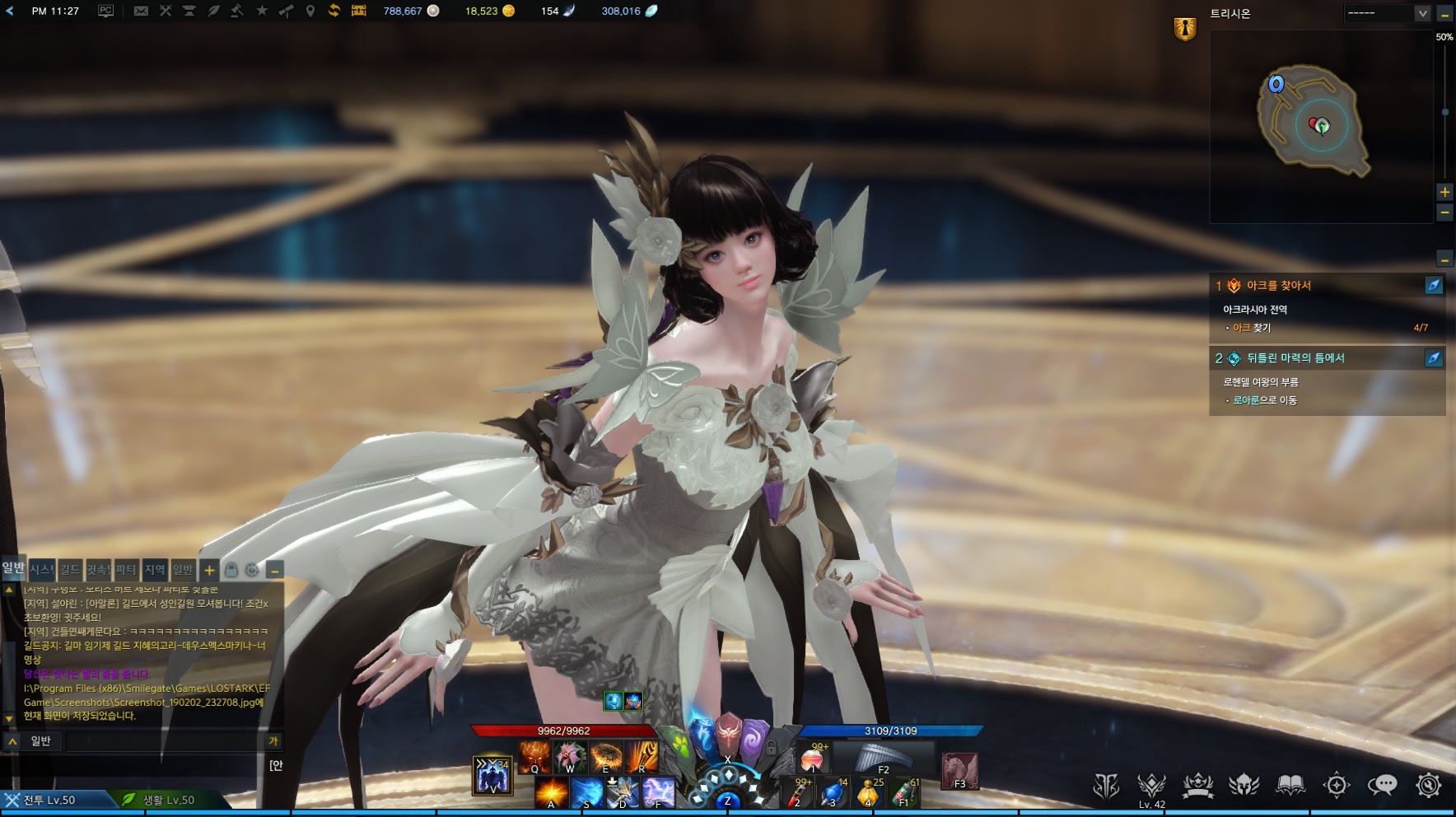Use the glowing white horse skill (F)
Screen dimensions: 1456x817
click(658, 792)
